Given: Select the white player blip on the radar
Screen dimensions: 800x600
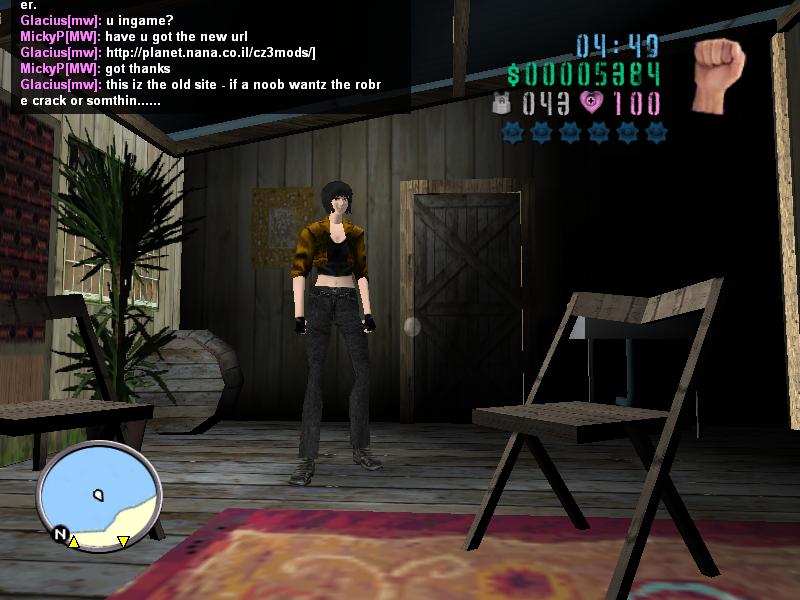Looking at the screenshot, I should pos(98,494).
